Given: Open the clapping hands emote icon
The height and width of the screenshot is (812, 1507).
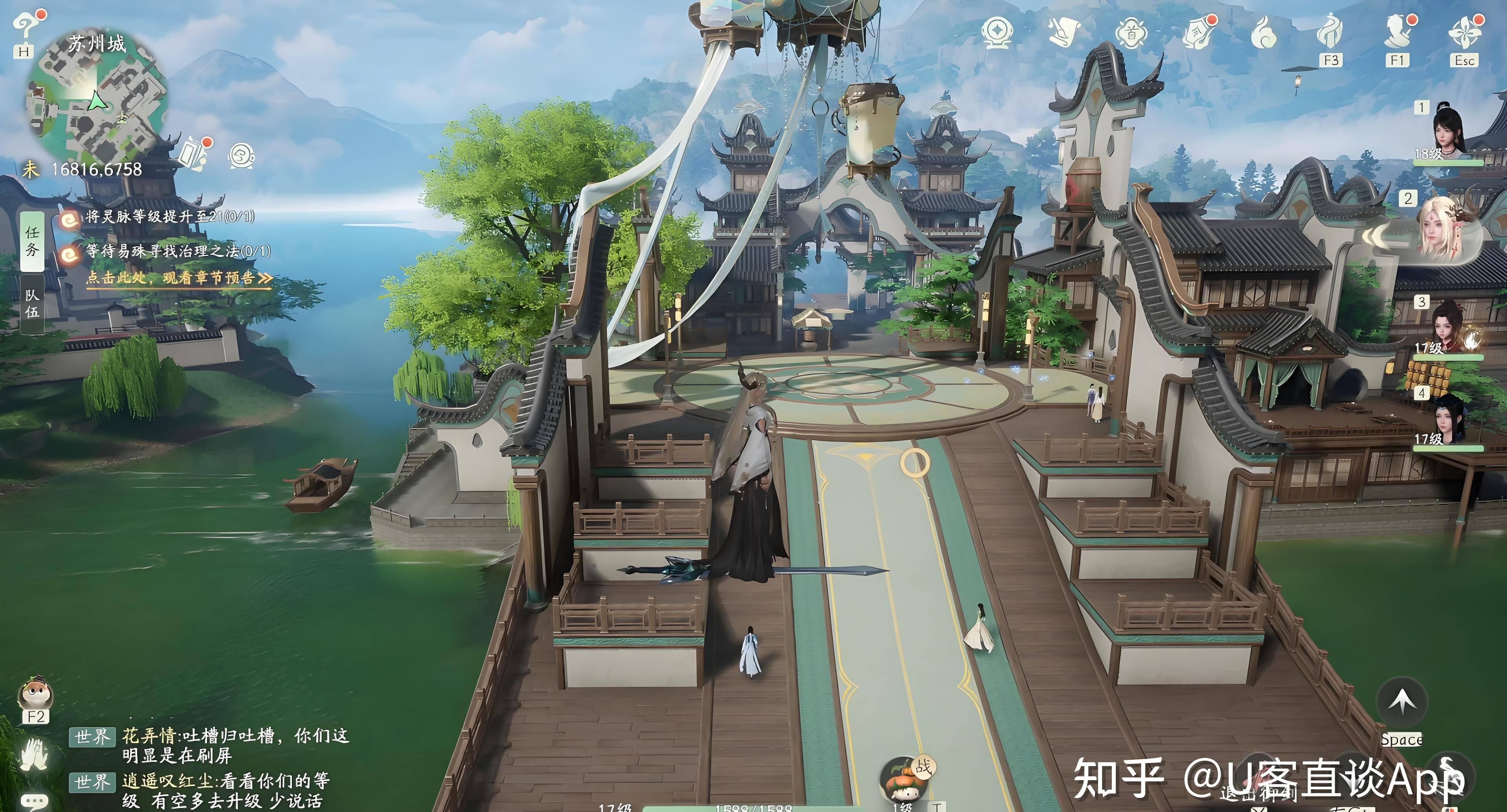Looking at the screenshot, I should (x=34, y=754).
